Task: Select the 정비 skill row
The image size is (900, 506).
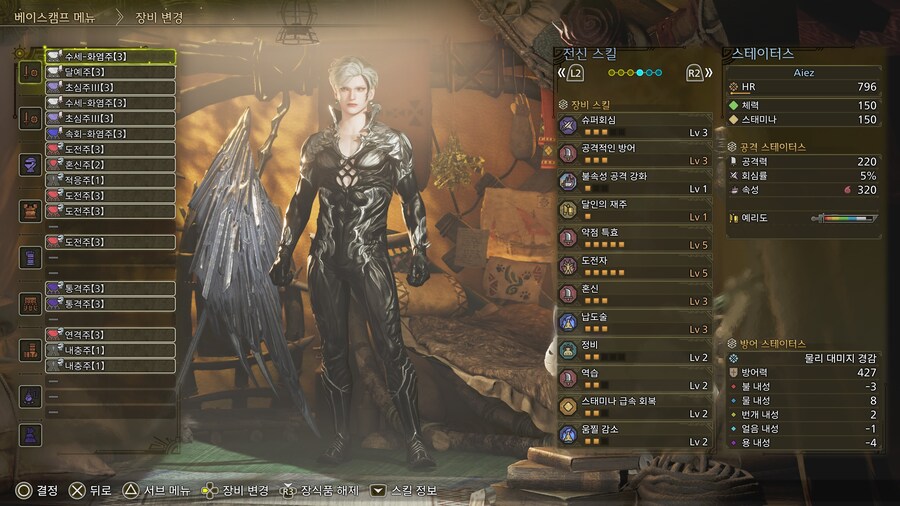Action: pyautogui.click(x=634, y=349)
